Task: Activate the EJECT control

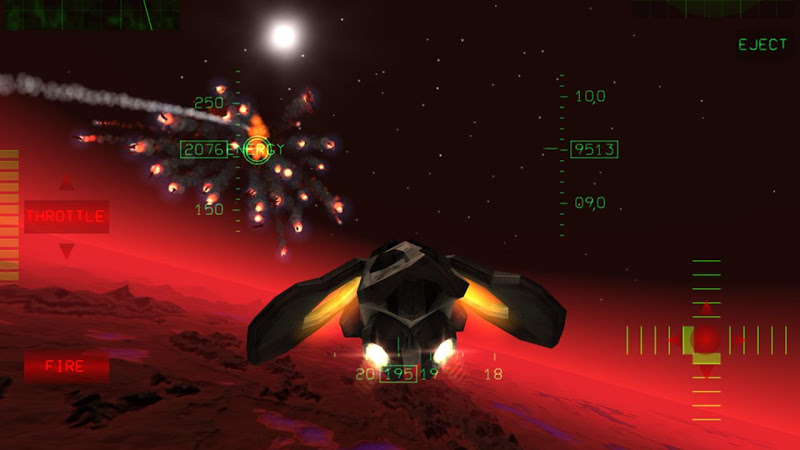Action: coord(762,45)
